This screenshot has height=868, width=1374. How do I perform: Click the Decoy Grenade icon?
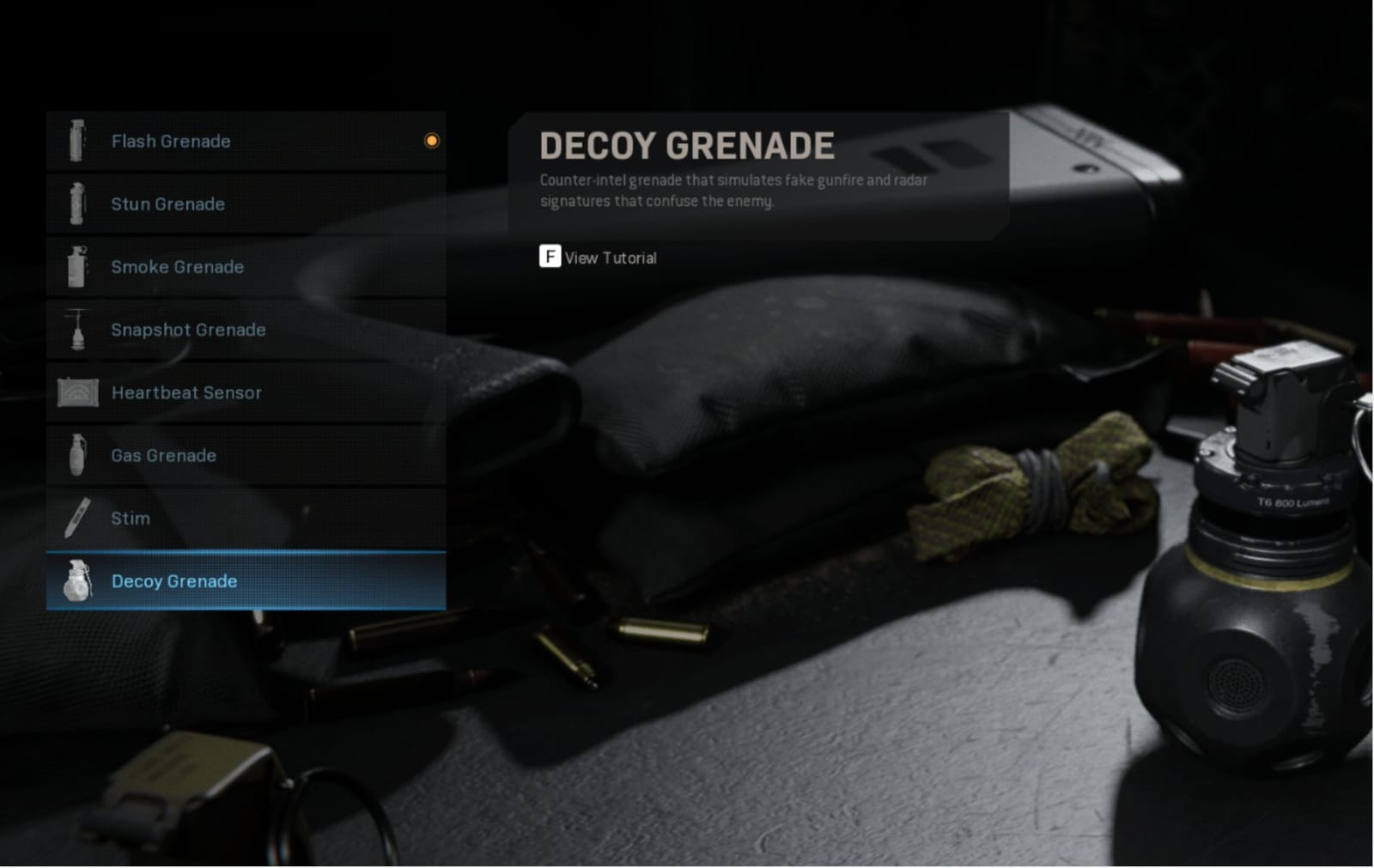coord(77,581)
